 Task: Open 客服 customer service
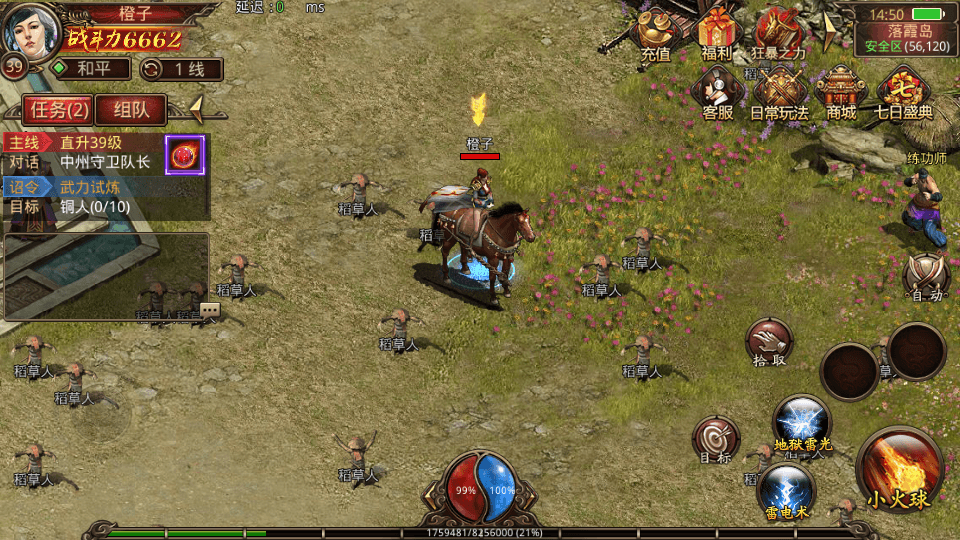pyautogui.click(x=717, y=93)
